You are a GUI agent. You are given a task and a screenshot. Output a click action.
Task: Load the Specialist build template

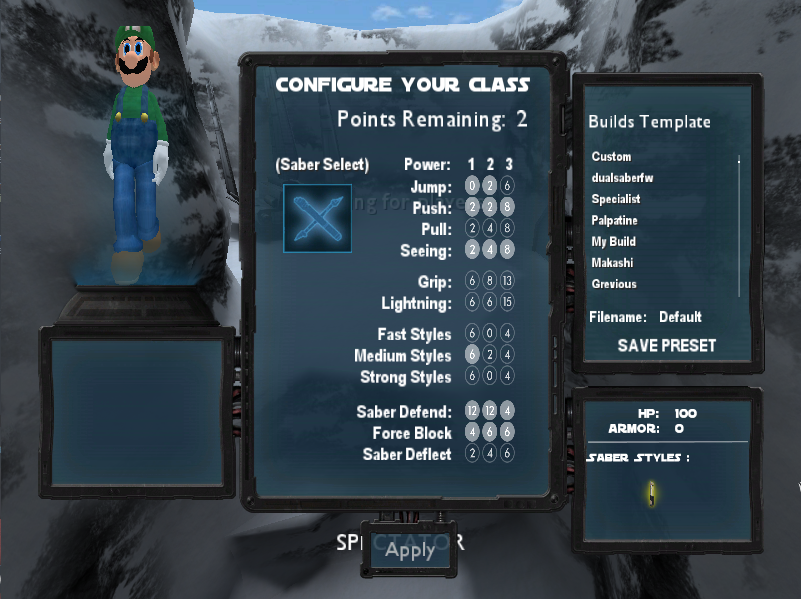616,199
